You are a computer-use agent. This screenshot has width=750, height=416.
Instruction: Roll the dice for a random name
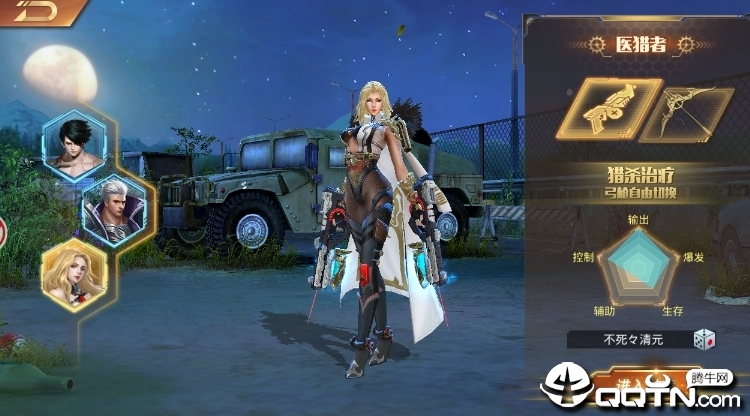(x=706, y=340)
